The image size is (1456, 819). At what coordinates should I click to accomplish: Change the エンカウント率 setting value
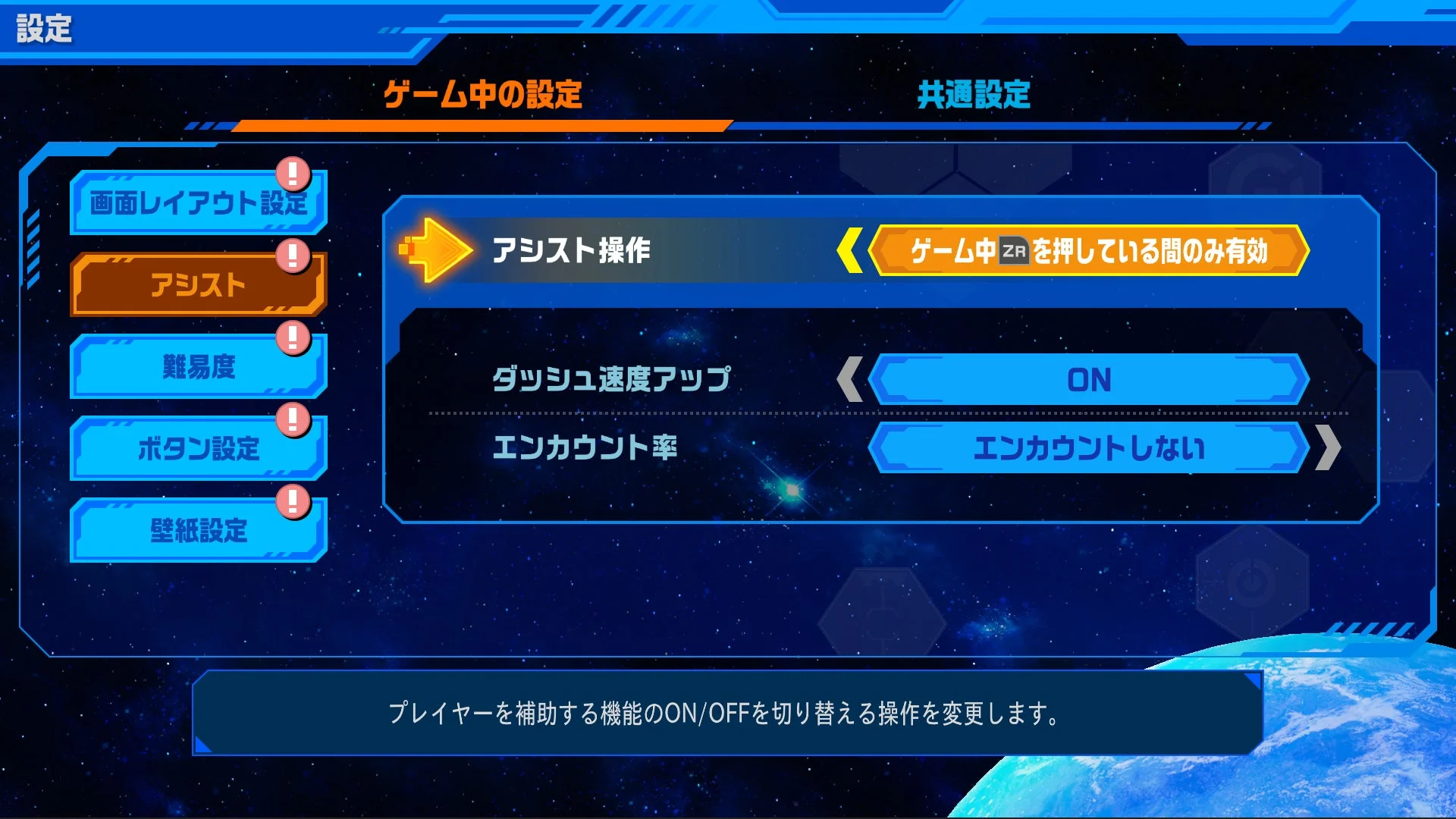(1090, 447)
